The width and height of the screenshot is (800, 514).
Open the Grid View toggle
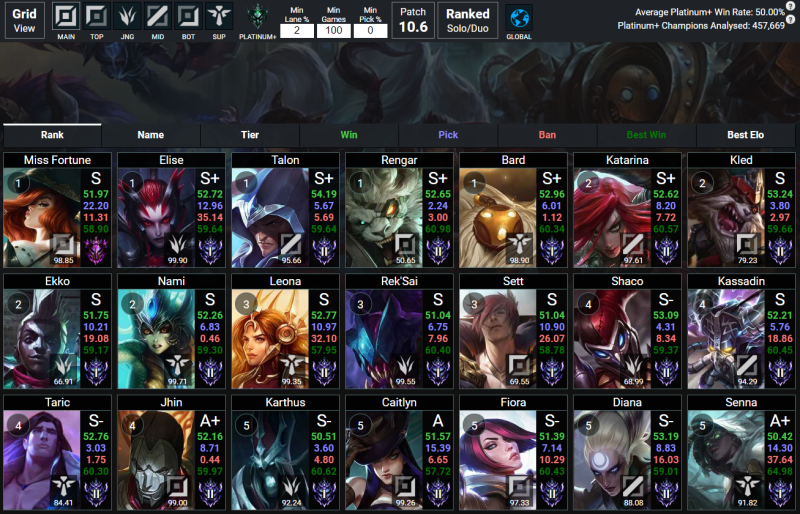coord(24,20)
